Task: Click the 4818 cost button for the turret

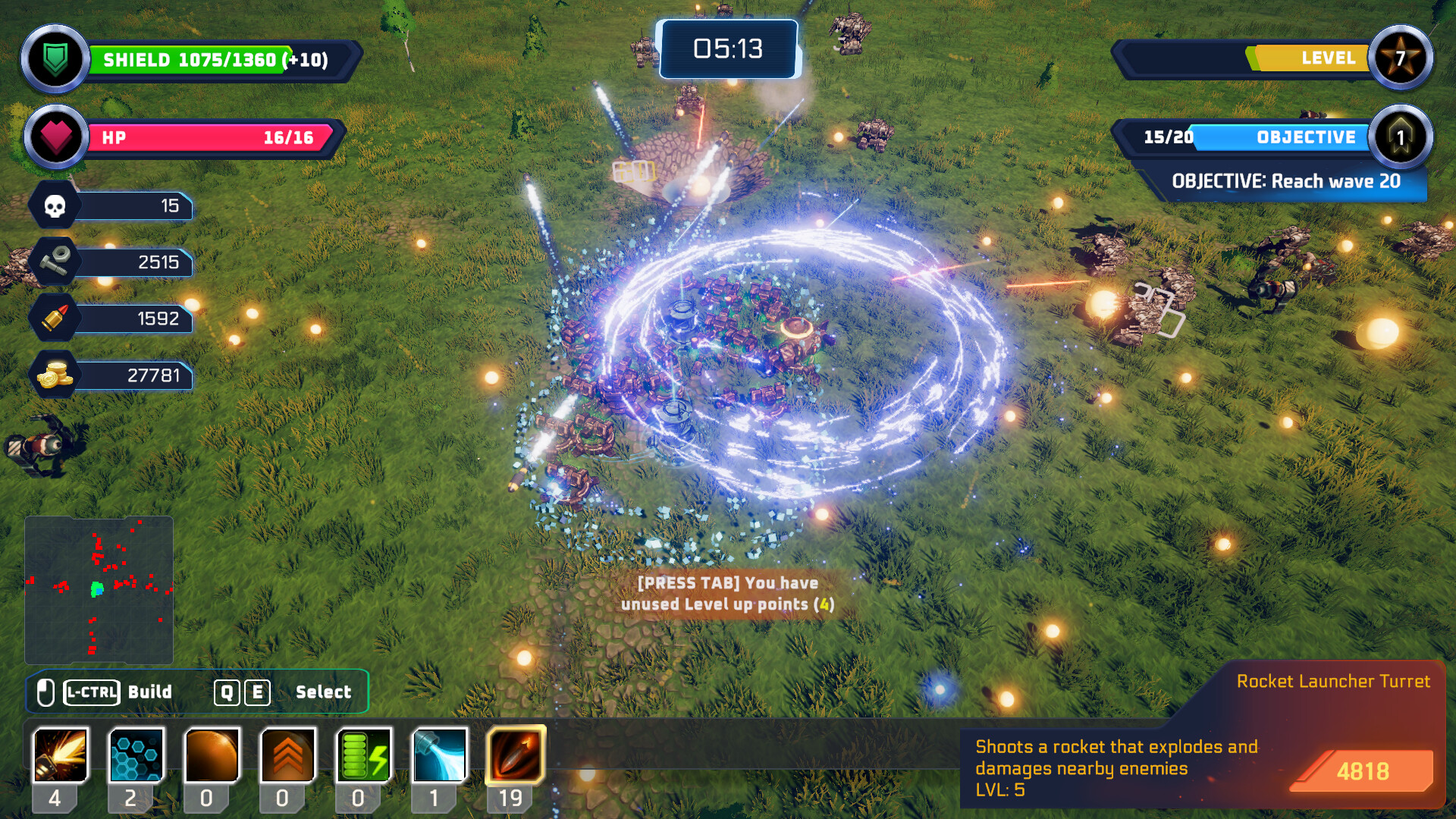Action: point(1363,772)
